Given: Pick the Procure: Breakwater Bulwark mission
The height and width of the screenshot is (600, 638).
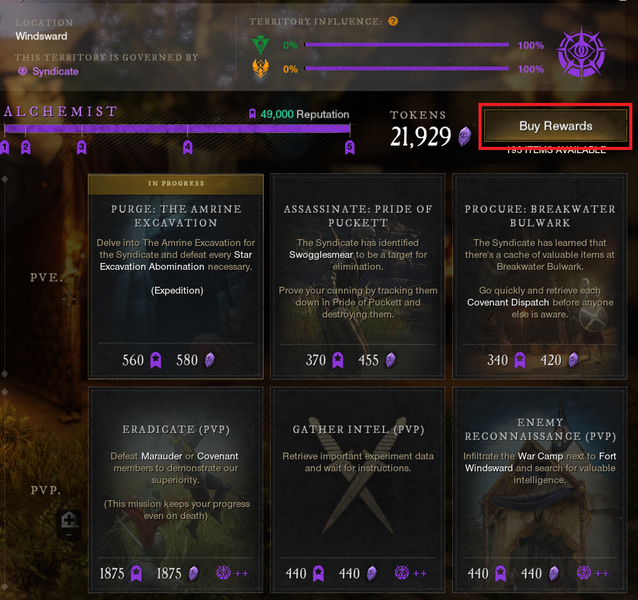Looking at the screenshot, I should pyautogui.click(x=538, y=276).
